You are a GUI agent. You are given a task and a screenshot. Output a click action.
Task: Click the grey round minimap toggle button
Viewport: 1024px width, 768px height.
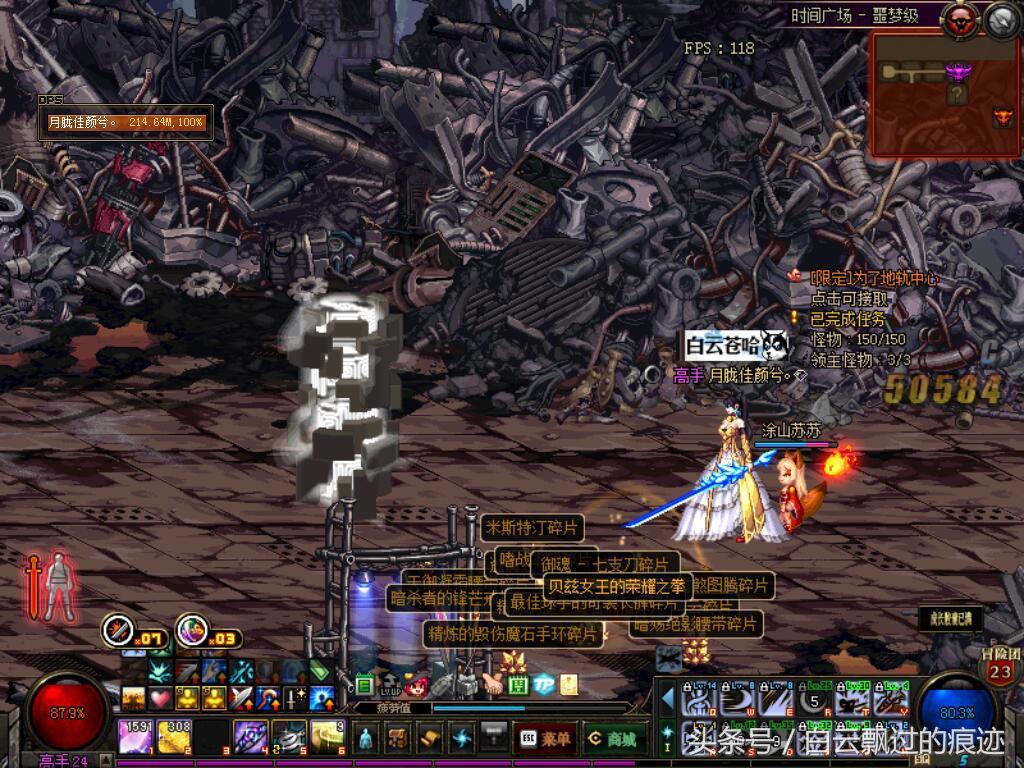pyautogui.click(x=1001, y=17)
